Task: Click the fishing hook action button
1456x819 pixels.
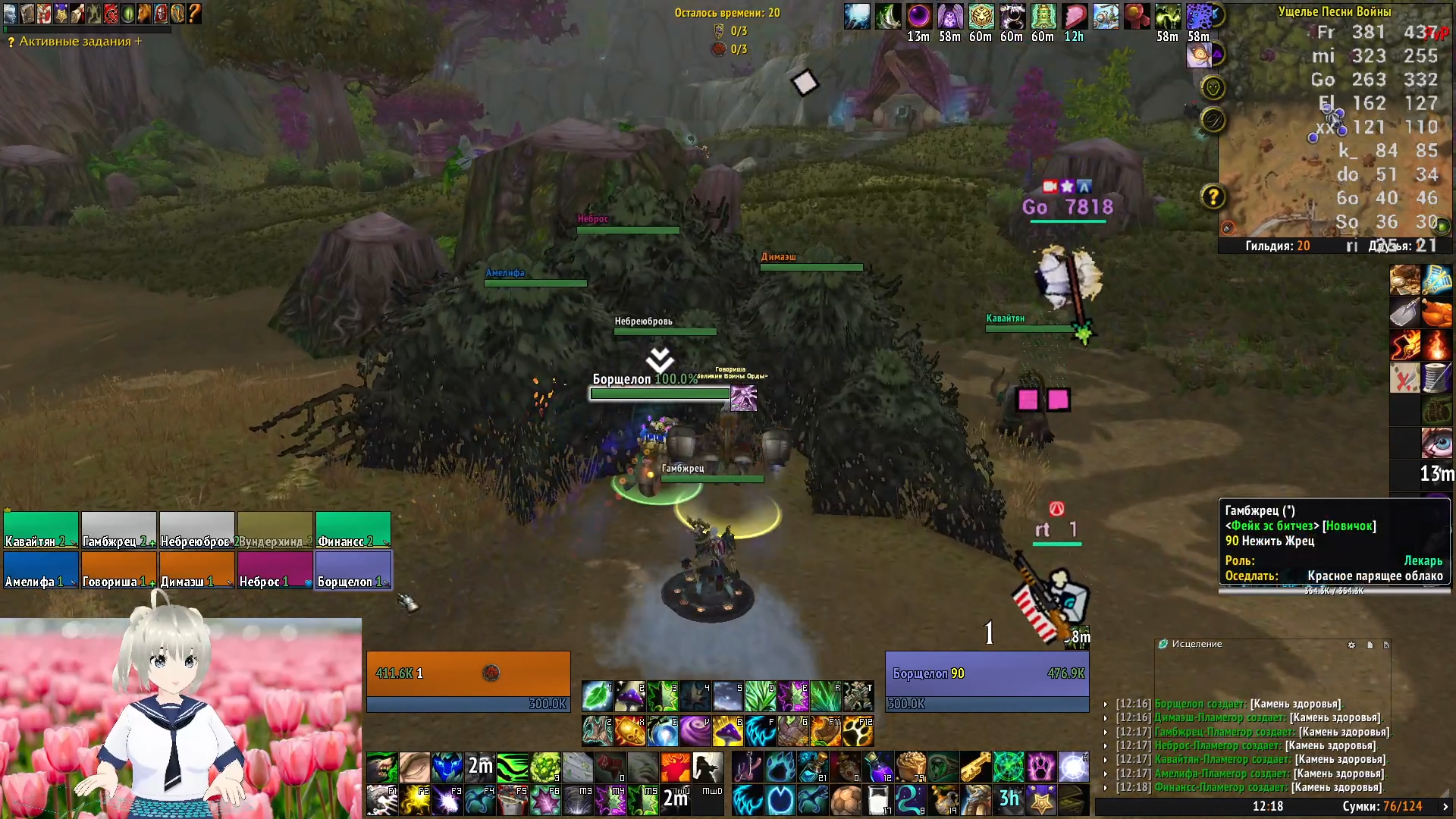Action: coord(747,767)
